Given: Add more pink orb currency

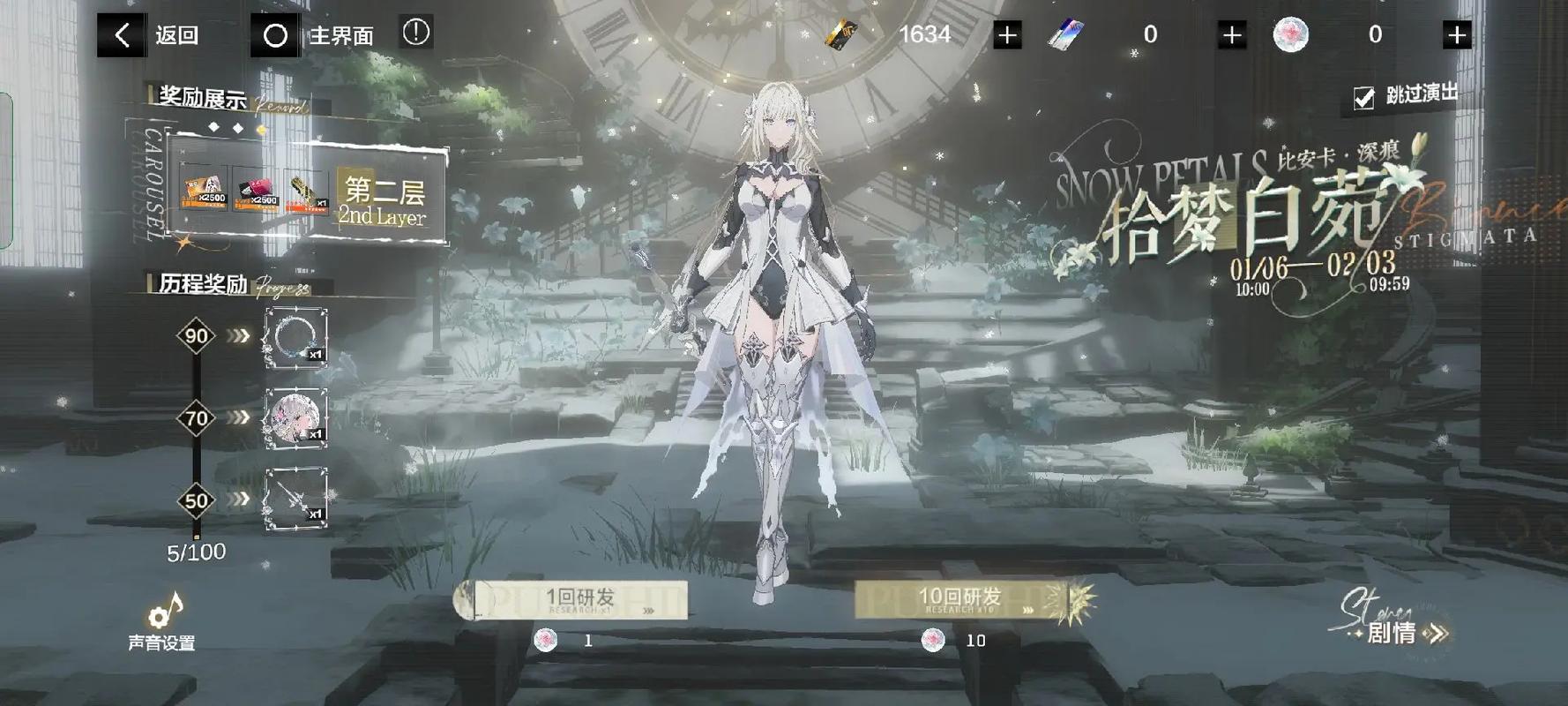Looking at the screenshot, I should [1457, 35].
